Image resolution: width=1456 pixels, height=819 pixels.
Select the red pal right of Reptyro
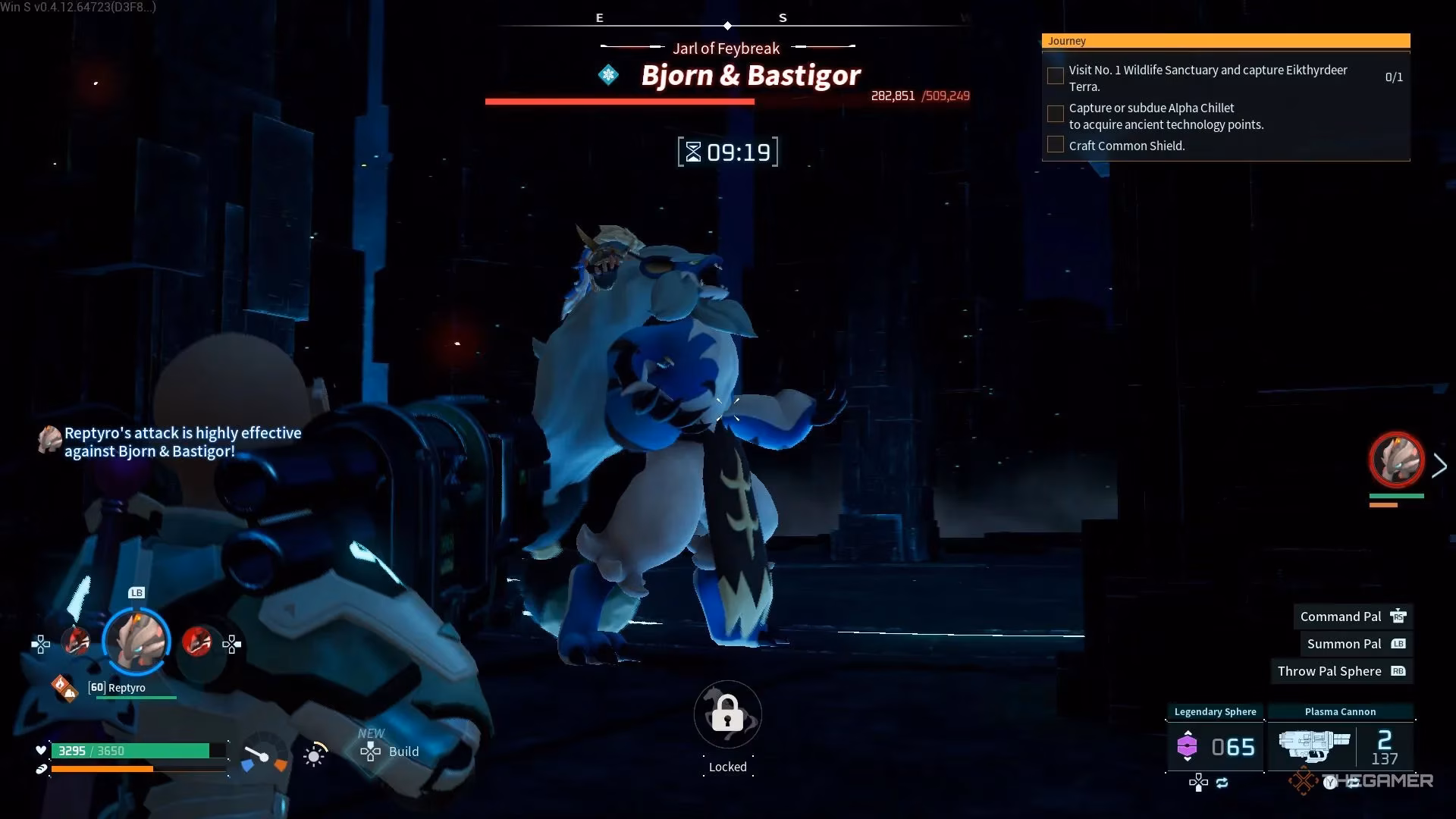(x=197, y=642)
